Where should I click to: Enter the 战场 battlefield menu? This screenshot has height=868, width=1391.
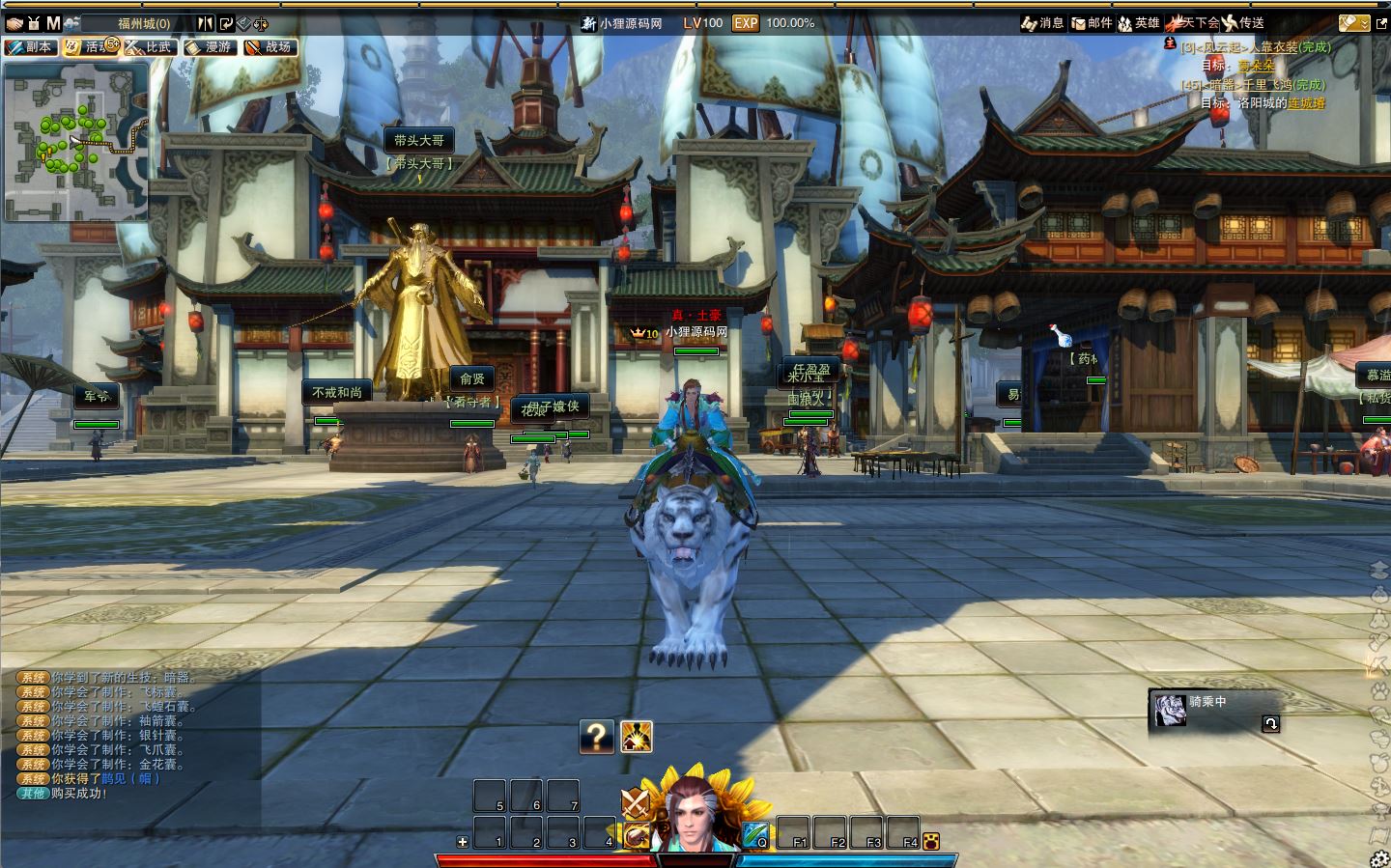(x=270, y=46)
